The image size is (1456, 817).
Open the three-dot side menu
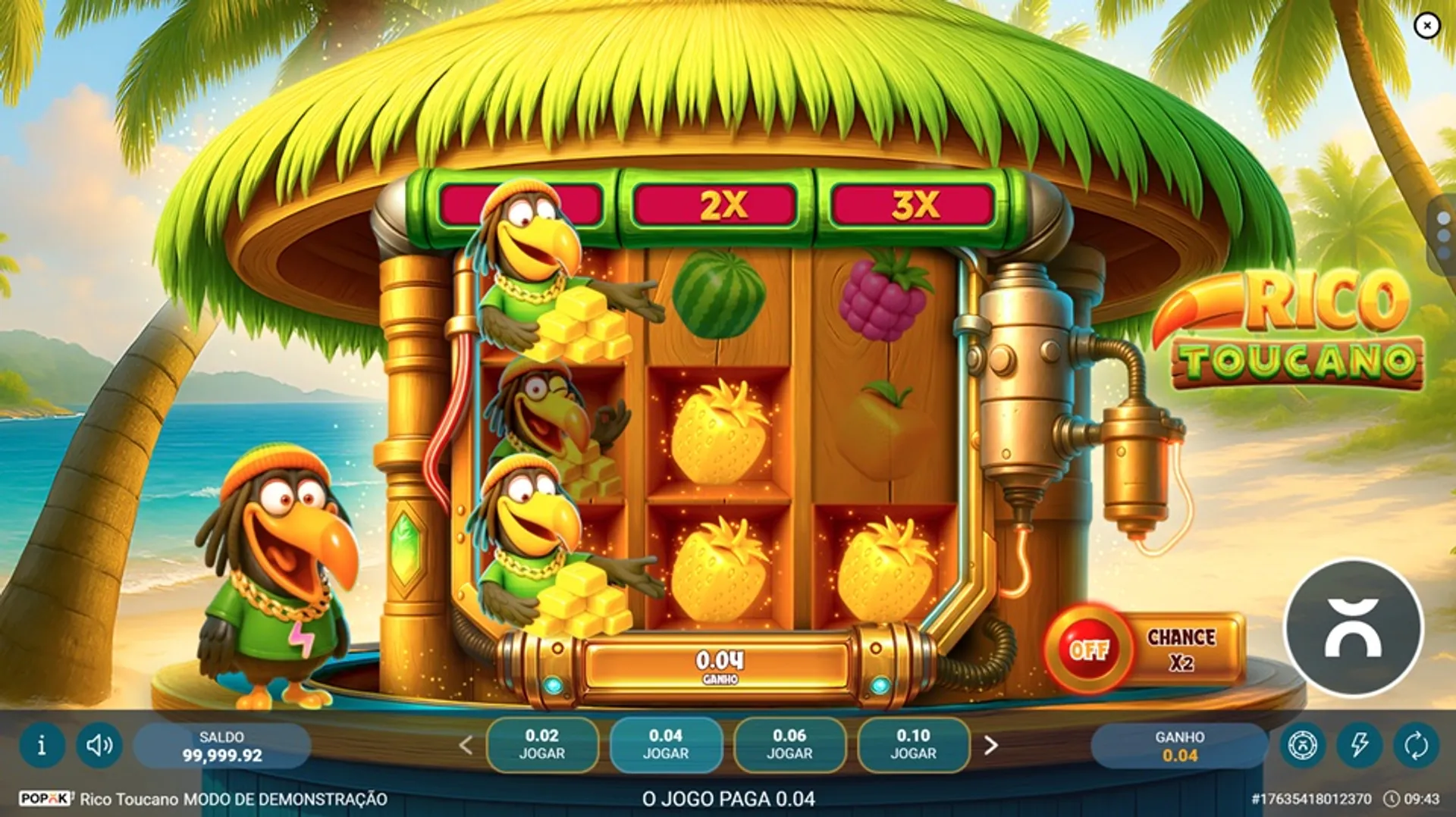(1443, 236)
